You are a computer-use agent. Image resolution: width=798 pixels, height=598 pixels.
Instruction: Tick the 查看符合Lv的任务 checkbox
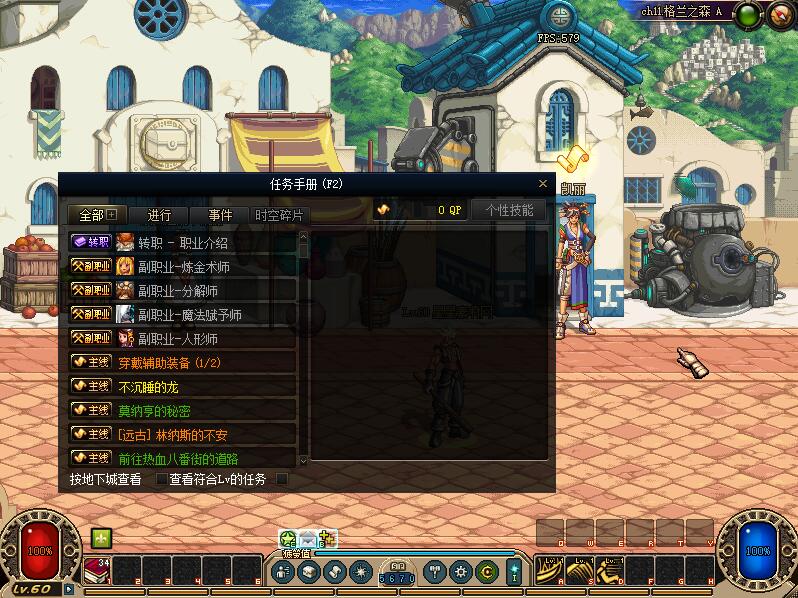pos(282,479)
